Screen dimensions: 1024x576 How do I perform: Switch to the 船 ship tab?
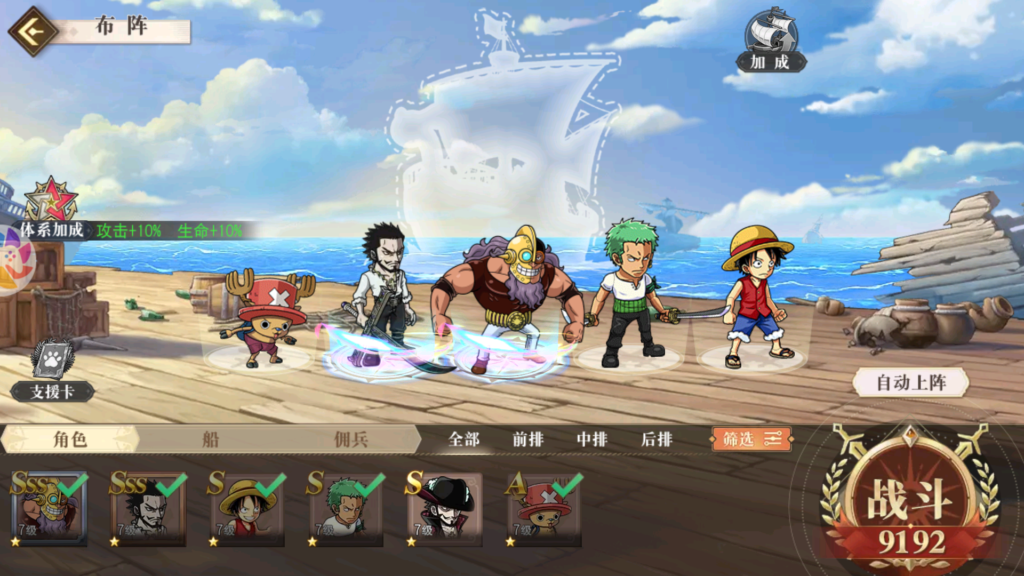click(210, 439)
